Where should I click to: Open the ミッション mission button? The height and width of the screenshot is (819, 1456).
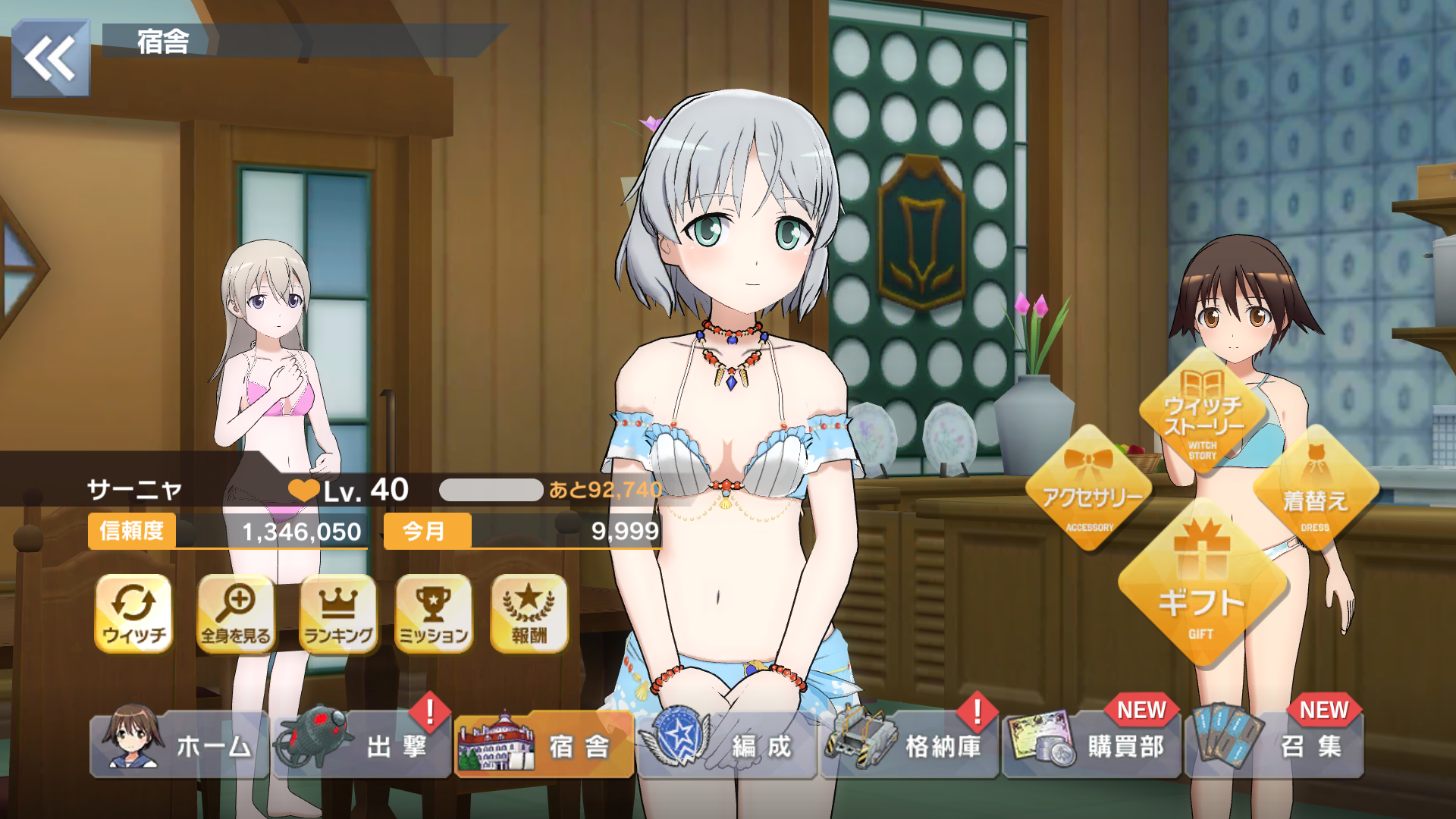(x=434, y=613)
